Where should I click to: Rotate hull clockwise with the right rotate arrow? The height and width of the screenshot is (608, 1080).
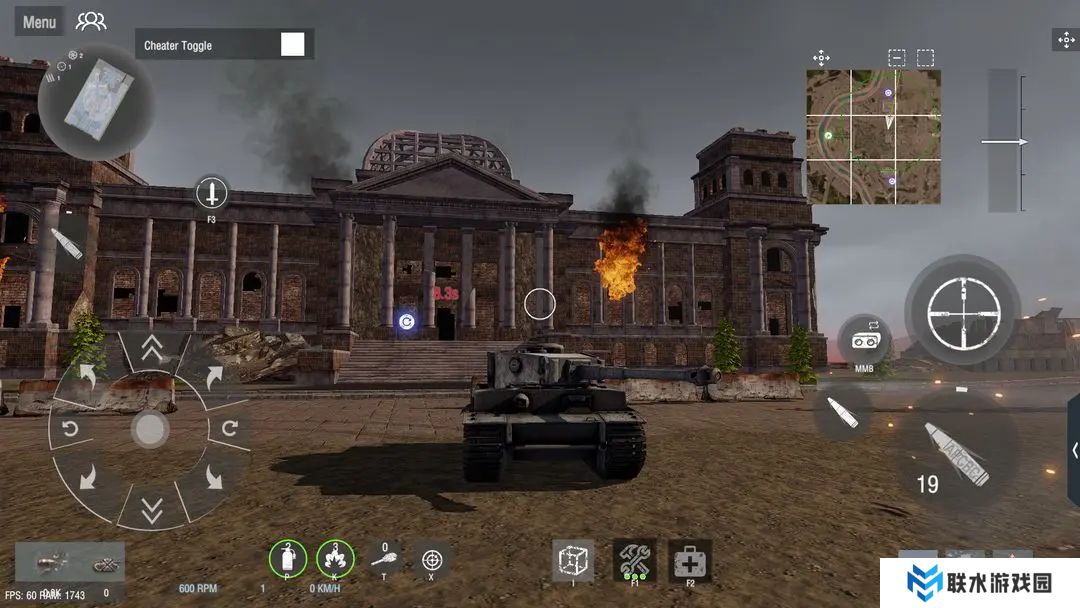[229, 429]
